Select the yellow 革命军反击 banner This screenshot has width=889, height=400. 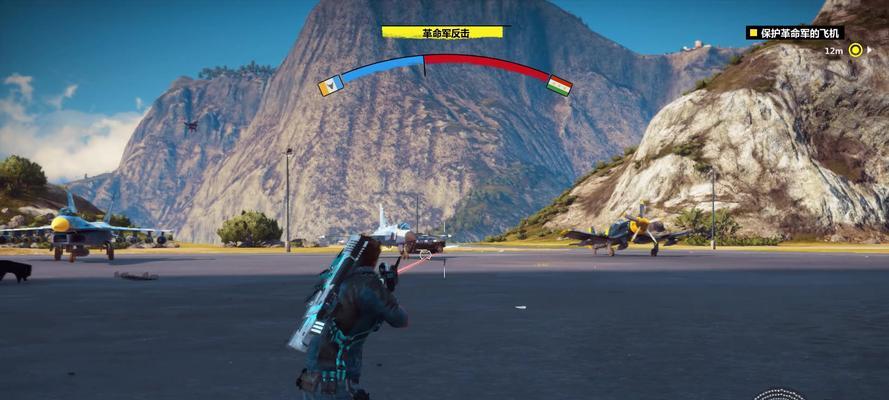[442, 32]
